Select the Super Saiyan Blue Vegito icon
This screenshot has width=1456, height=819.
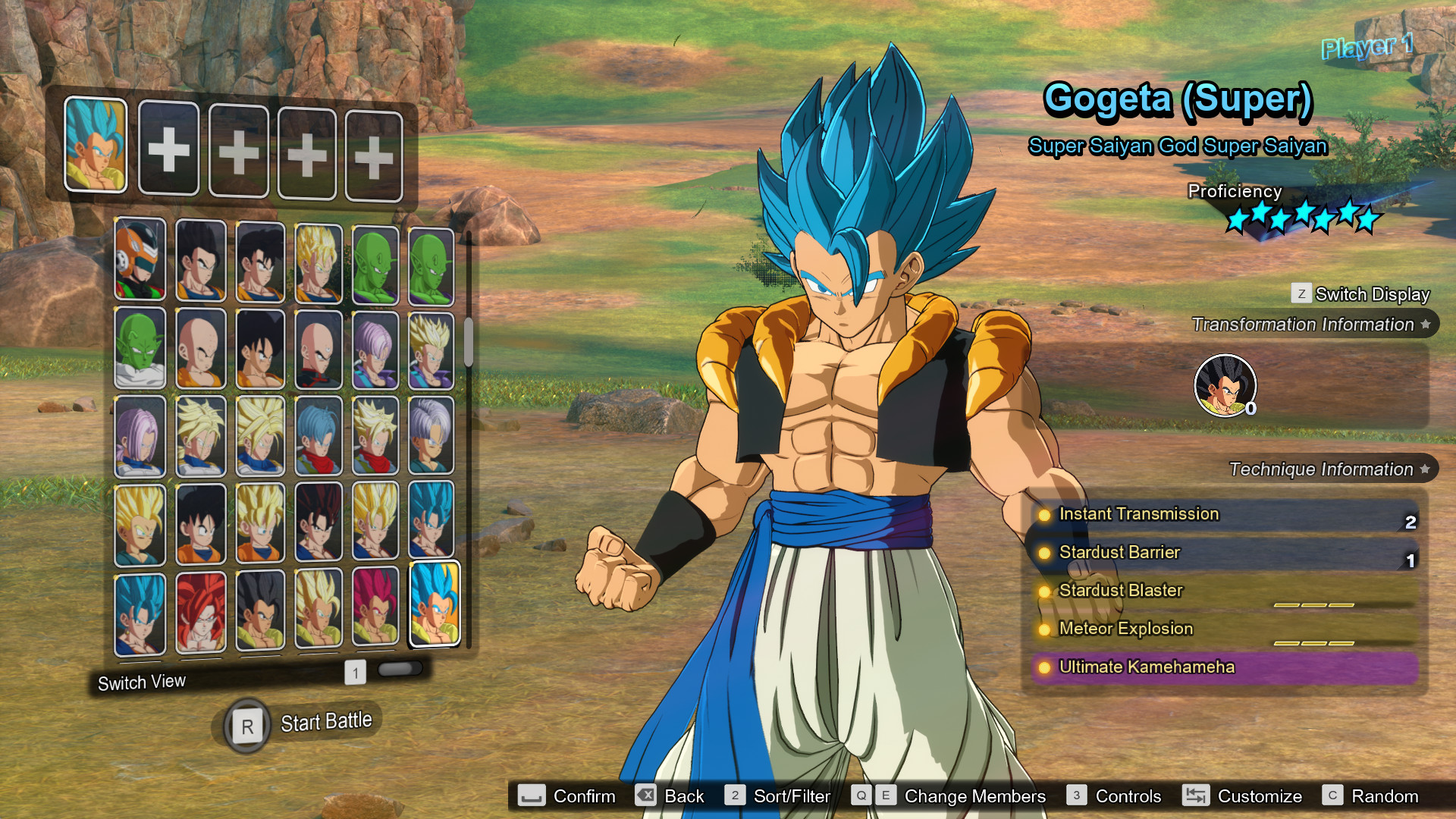432,523
